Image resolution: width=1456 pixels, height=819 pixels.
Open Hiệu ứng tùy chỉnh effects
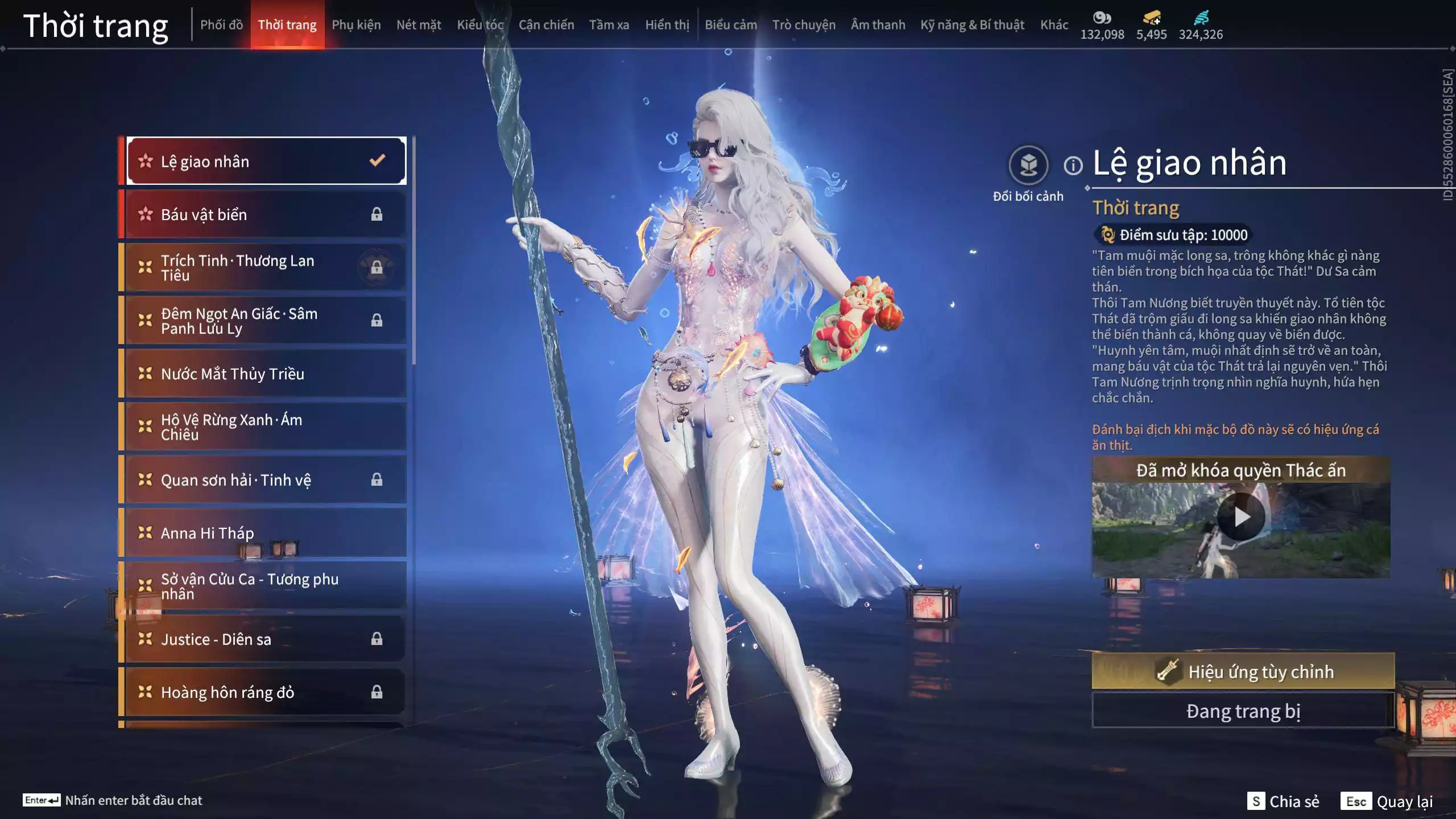point(1243,672)
